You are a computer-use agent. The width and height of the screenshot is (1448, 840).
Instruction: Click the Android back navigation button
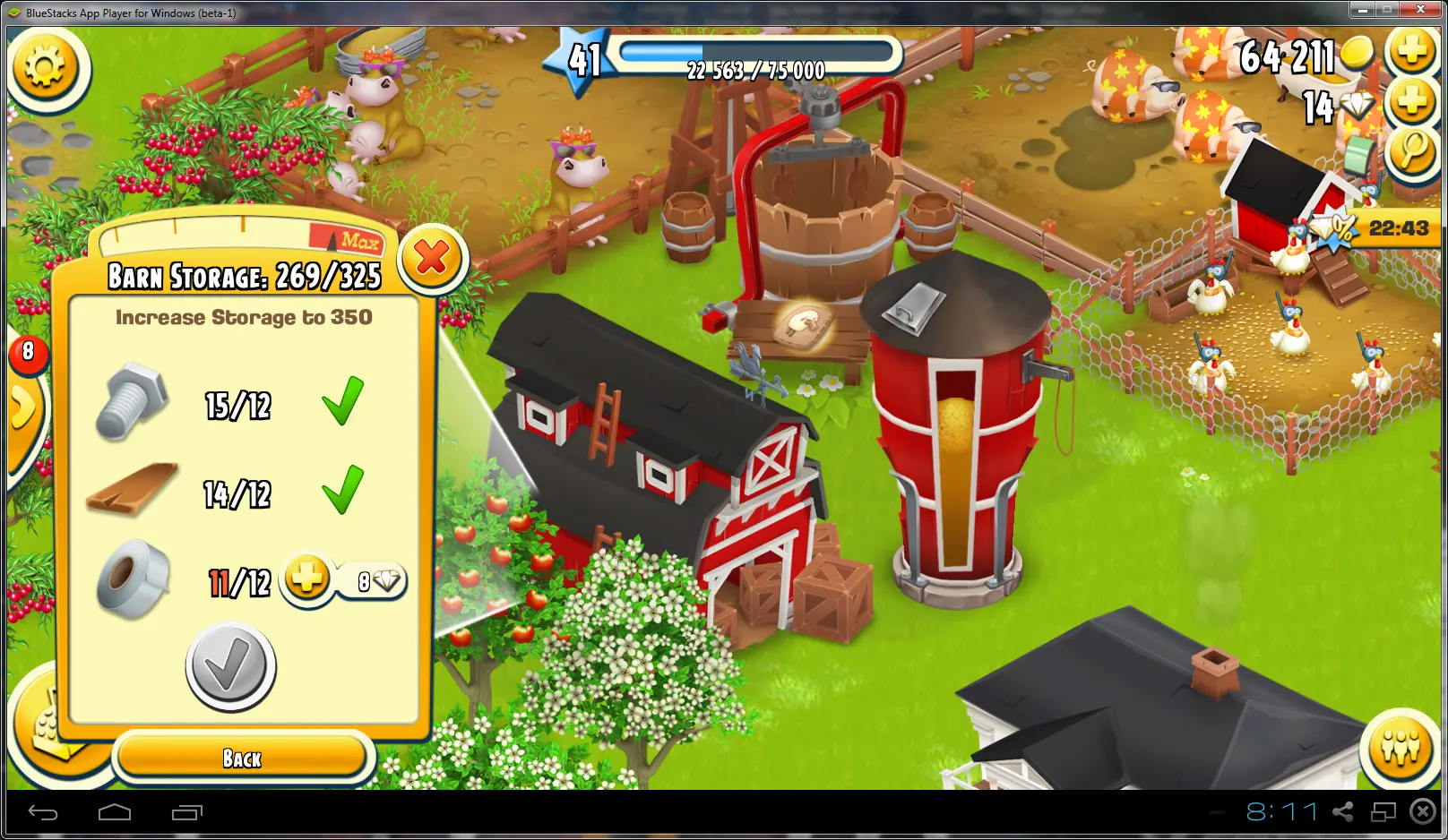click(x=43, y=812)
